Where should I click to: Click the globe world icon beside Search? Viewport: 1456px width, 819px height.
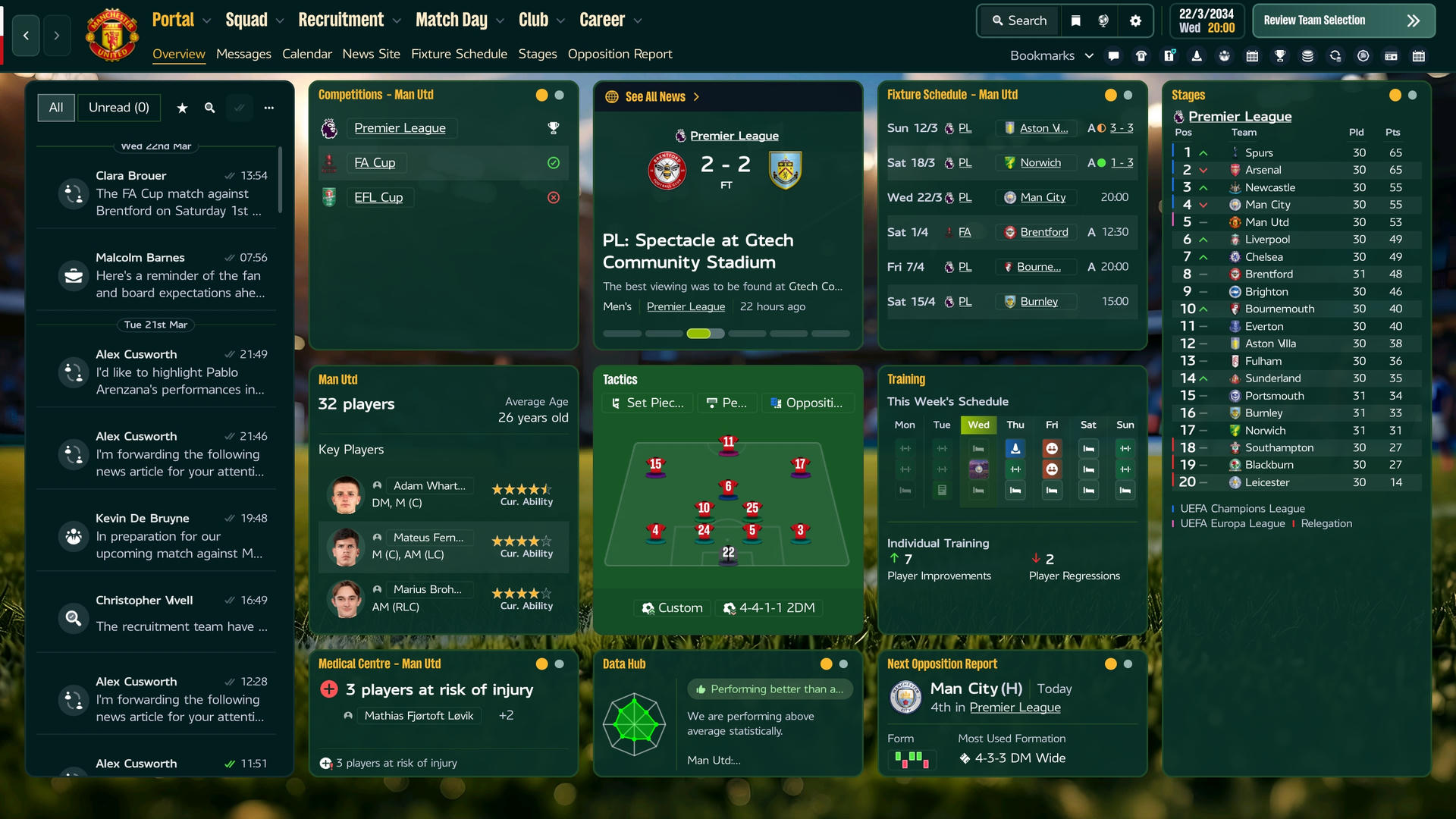pos(1104,20)
